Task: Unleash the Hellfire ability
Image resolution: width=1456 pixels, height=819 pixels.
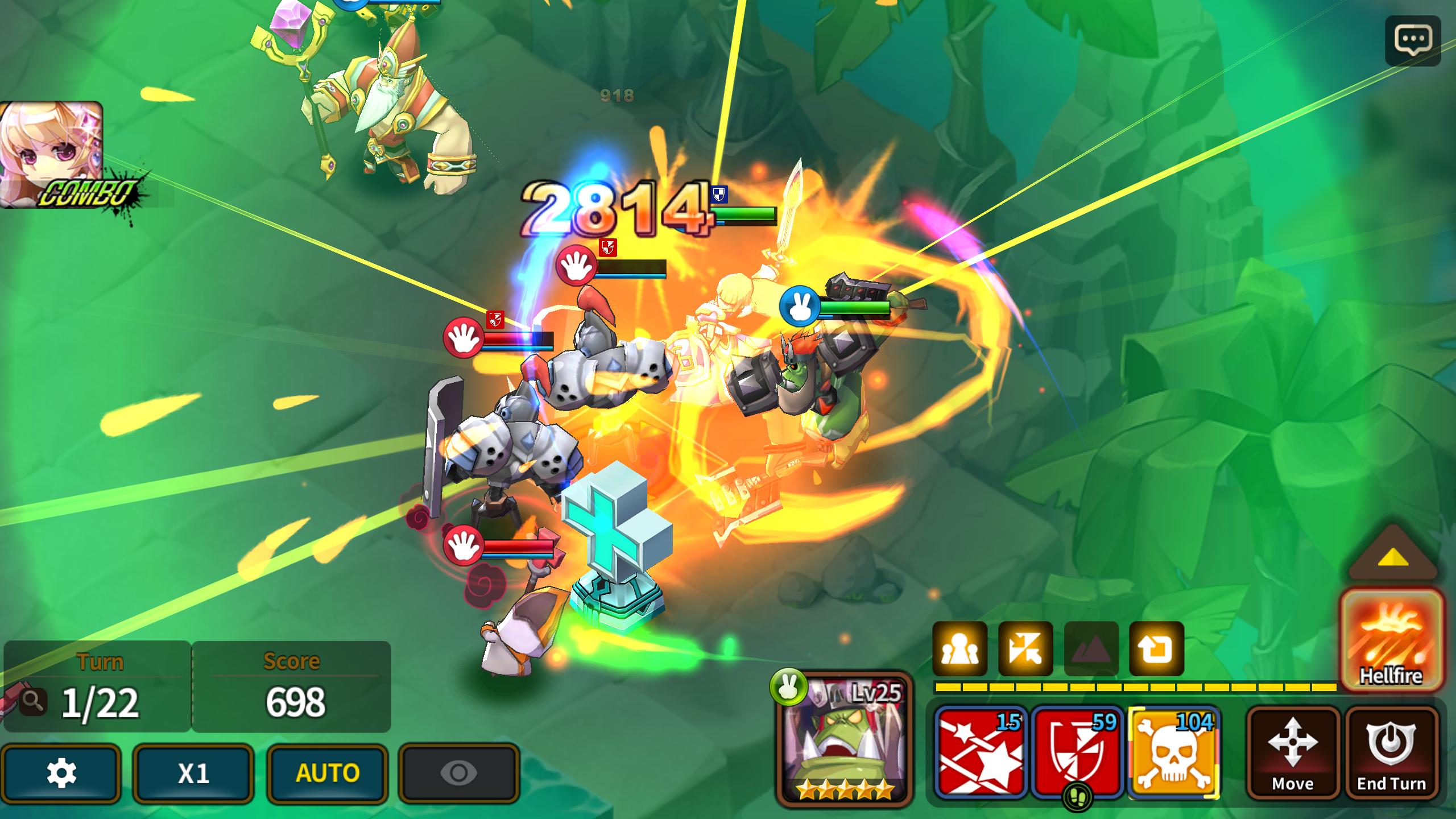Action: coord(1391,641)
